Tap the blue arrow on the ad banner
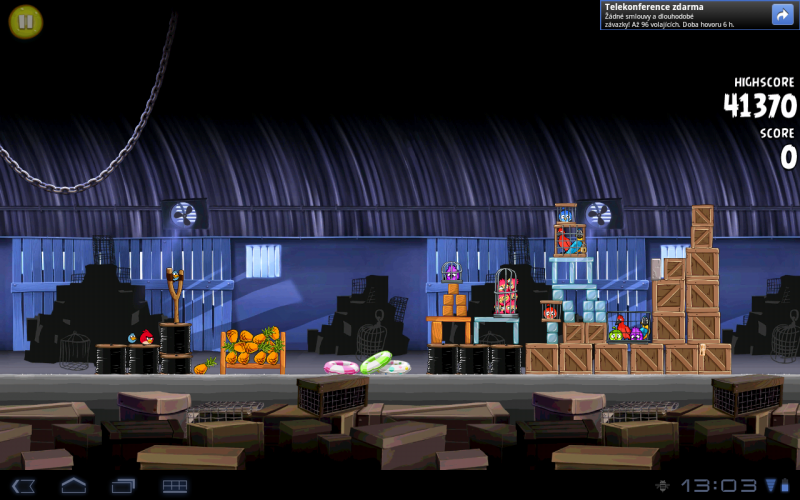The image size is (800, 500). click(x=782, y=14)
